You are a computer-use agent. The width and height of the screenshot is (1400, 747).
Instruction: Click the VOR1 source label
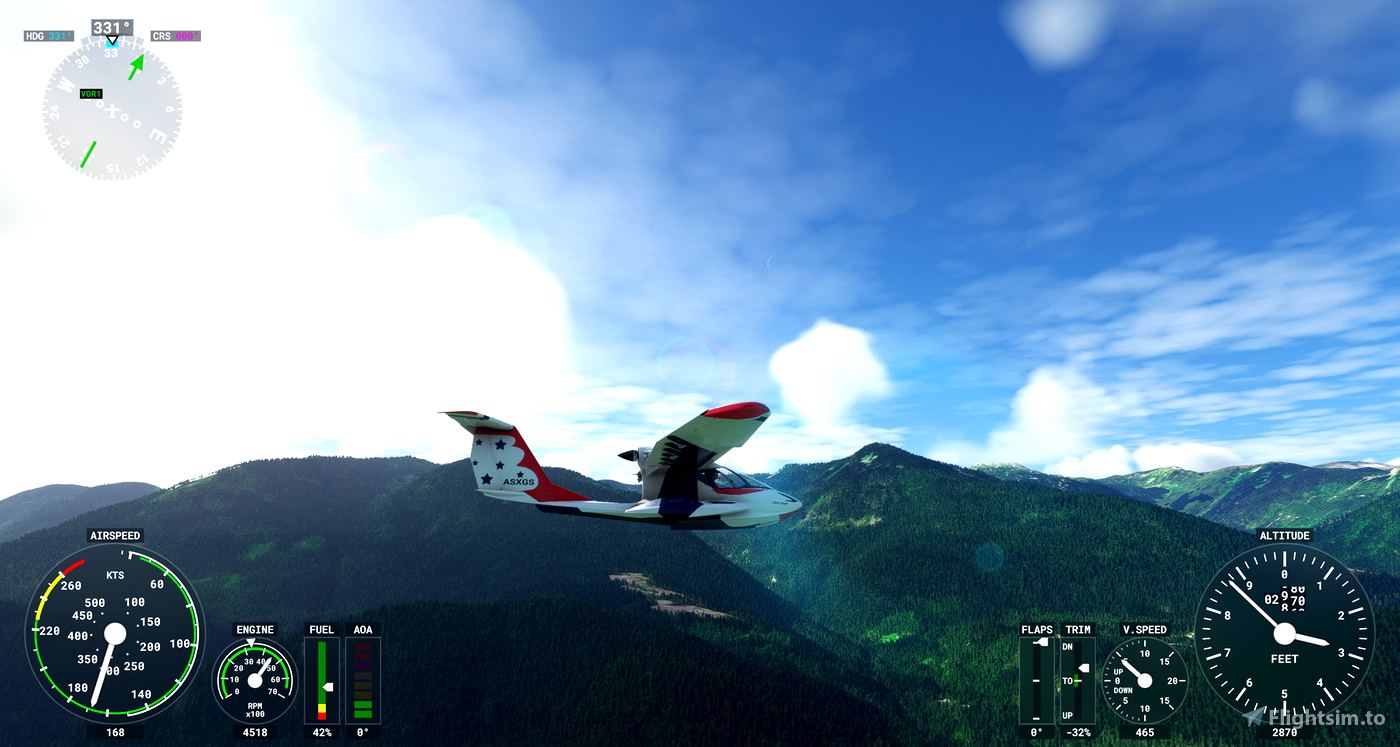click(x=91, y=93)
